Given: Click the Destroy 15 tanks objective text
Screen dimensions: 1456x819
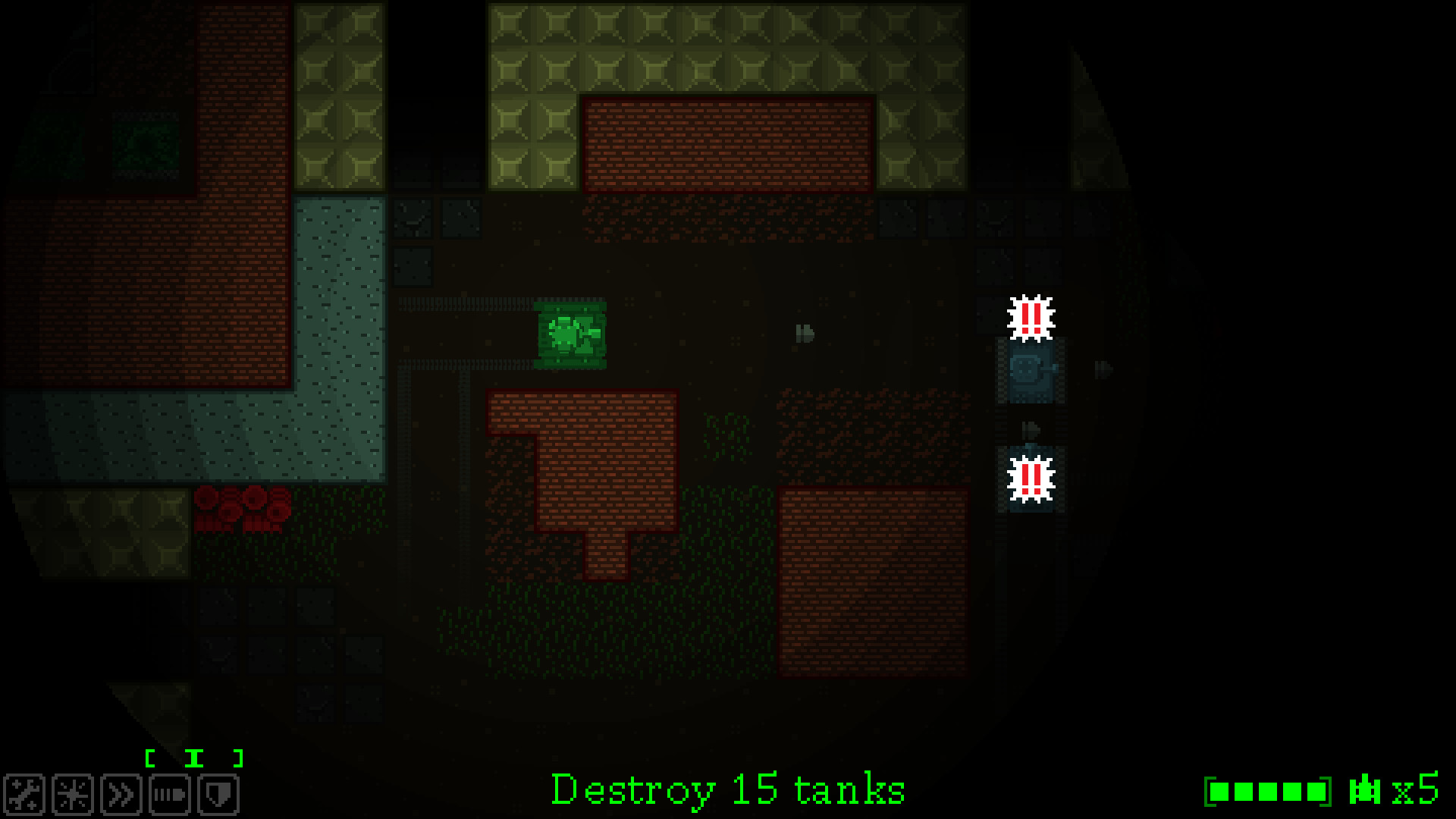Looking at the screenshot, I should pyautogui.click(x=728, y=789).
